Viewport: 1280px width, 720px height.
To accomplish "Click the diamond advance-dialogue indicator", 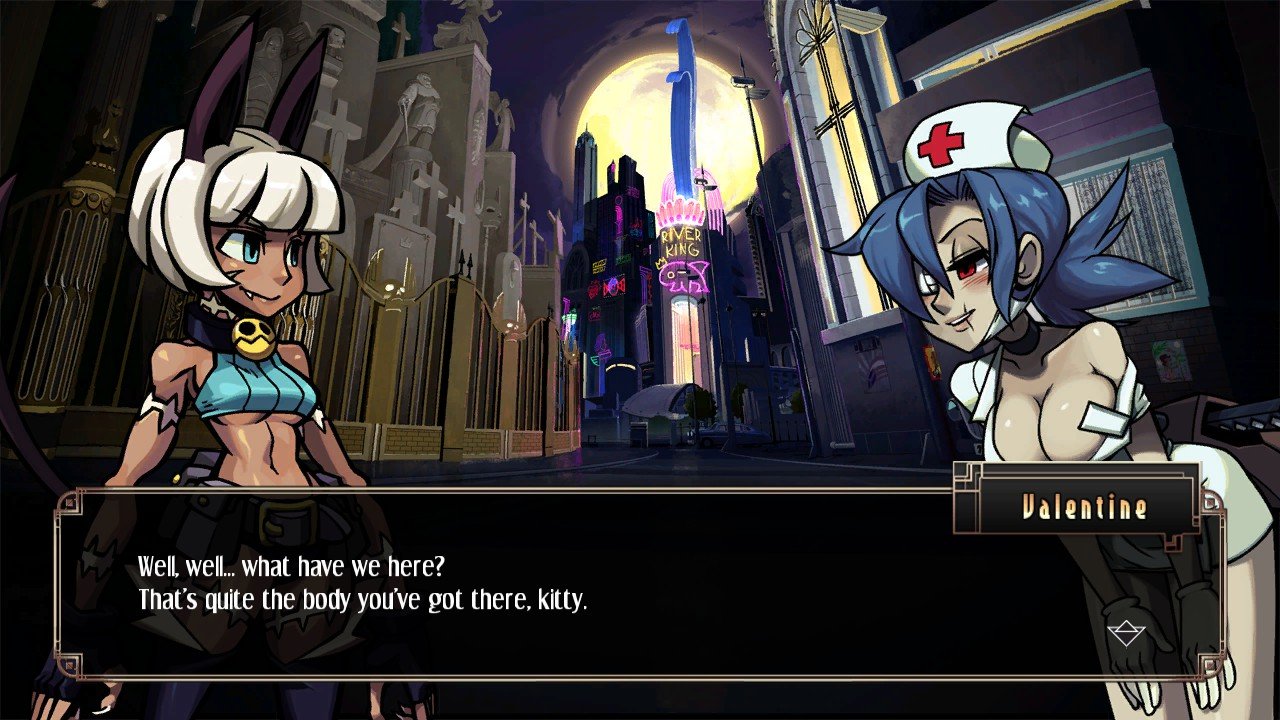I will pyautogui.click(x=1126, y=632).
